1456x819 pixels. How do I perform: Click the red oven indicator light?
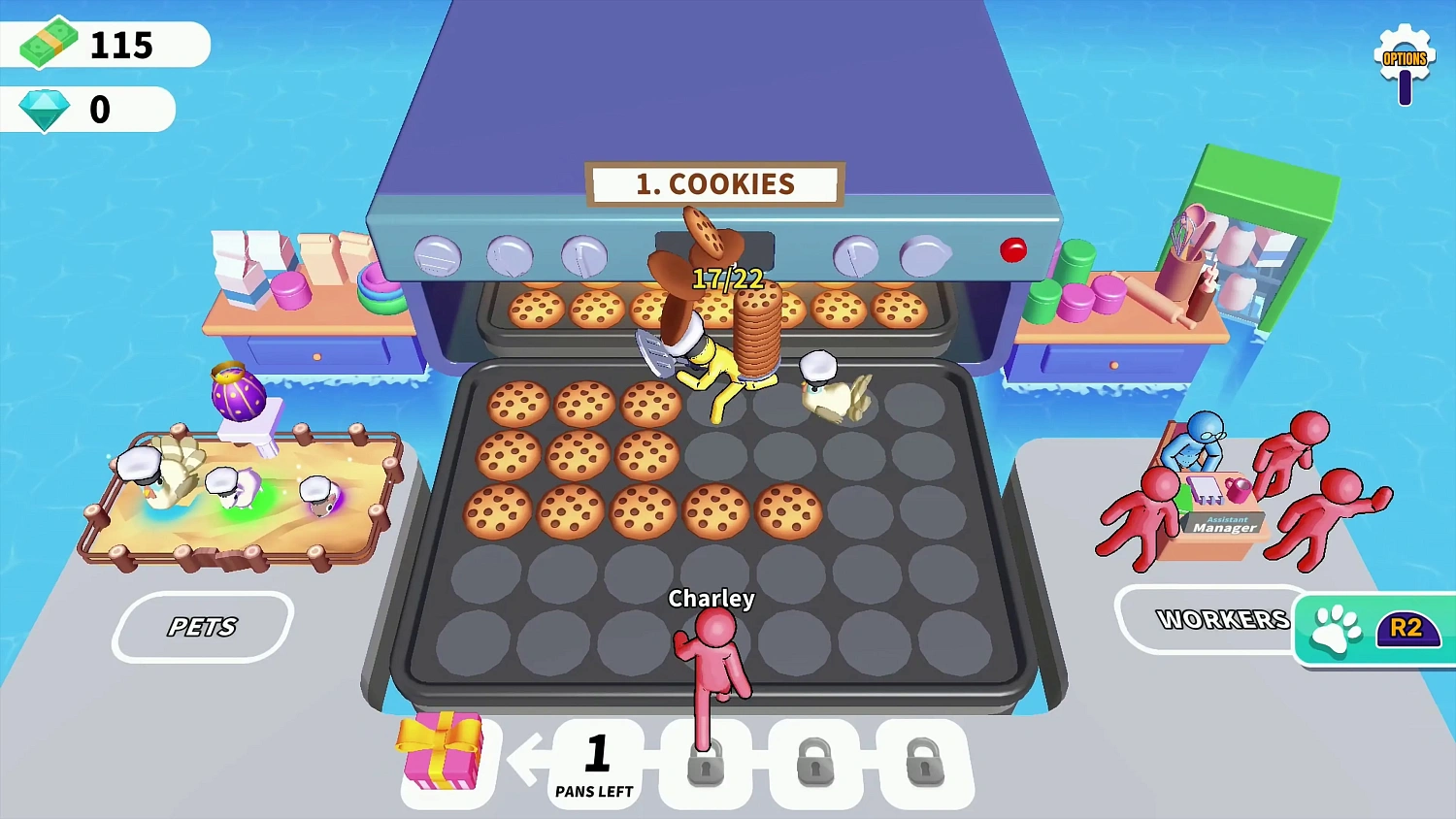pos(1013,250)
